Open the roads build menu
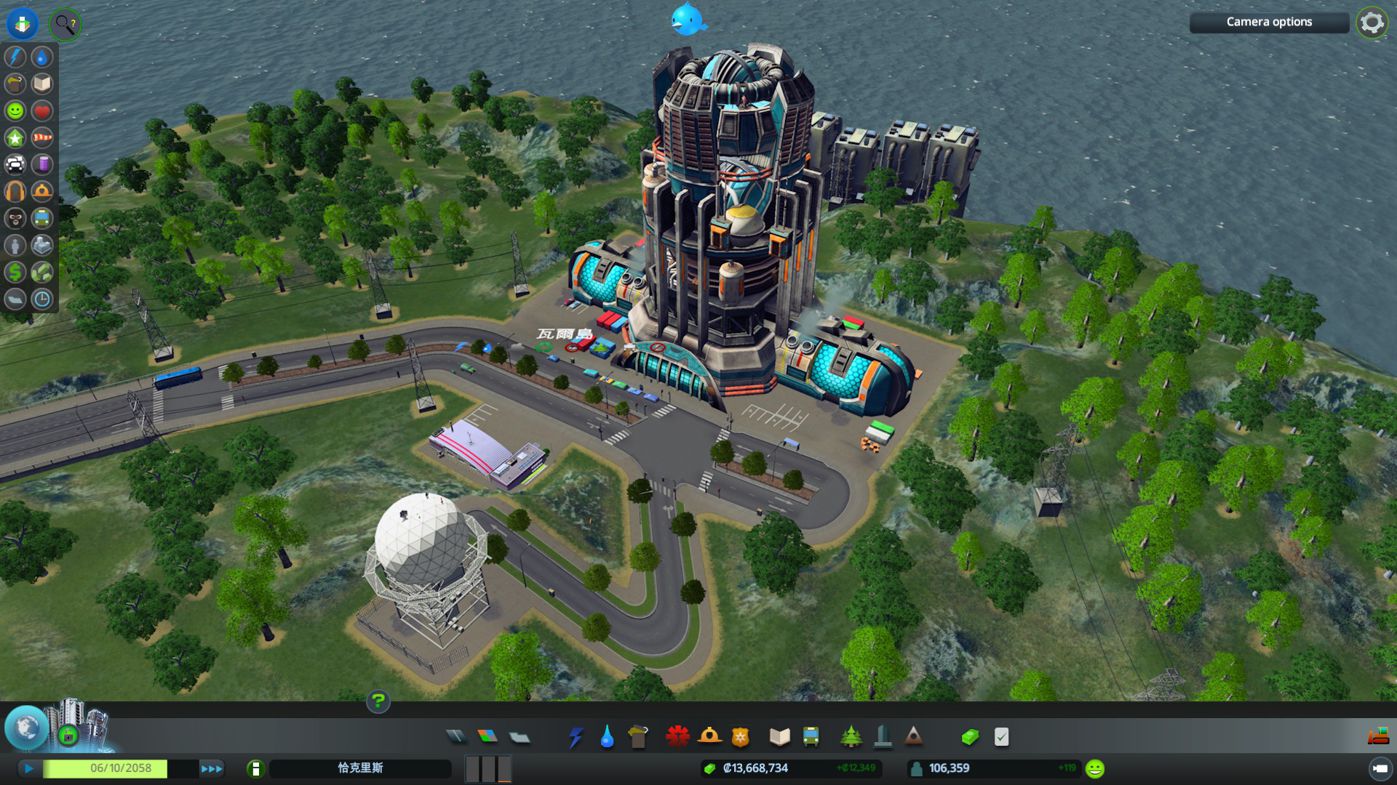Image resolution: width=1397 pixels, height=785 pixels. click(x=456, y=737)
